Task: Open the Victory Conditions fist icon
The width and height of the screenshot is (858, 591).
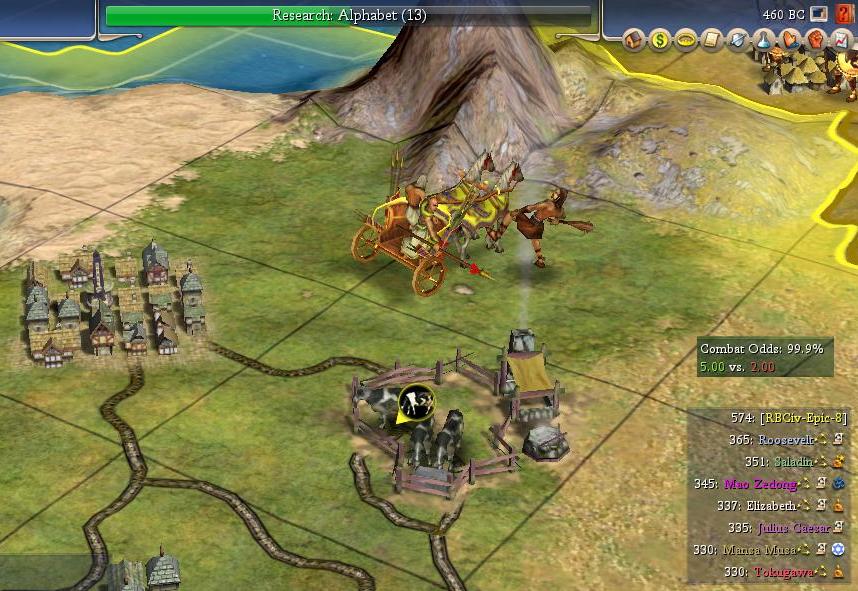Action: pos(814,40)
